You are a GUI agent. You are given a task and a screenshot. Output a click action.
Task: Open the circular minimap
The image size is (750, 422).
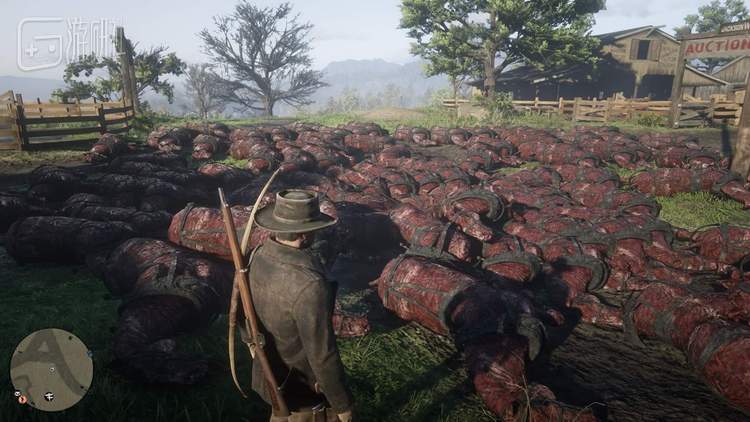pyautogui.click(x=51, y=369)
